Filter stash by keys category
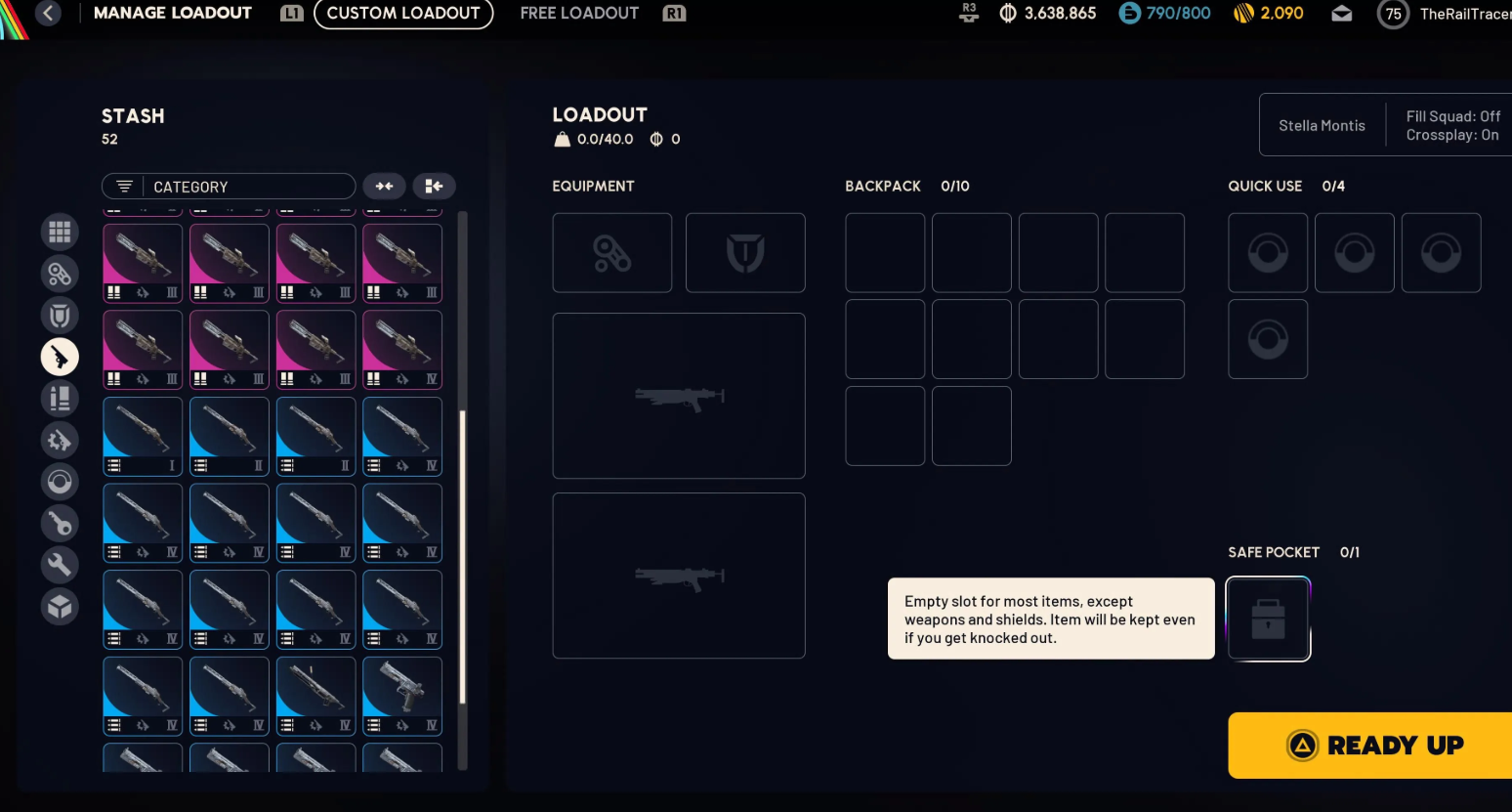 tap(60, 524)
